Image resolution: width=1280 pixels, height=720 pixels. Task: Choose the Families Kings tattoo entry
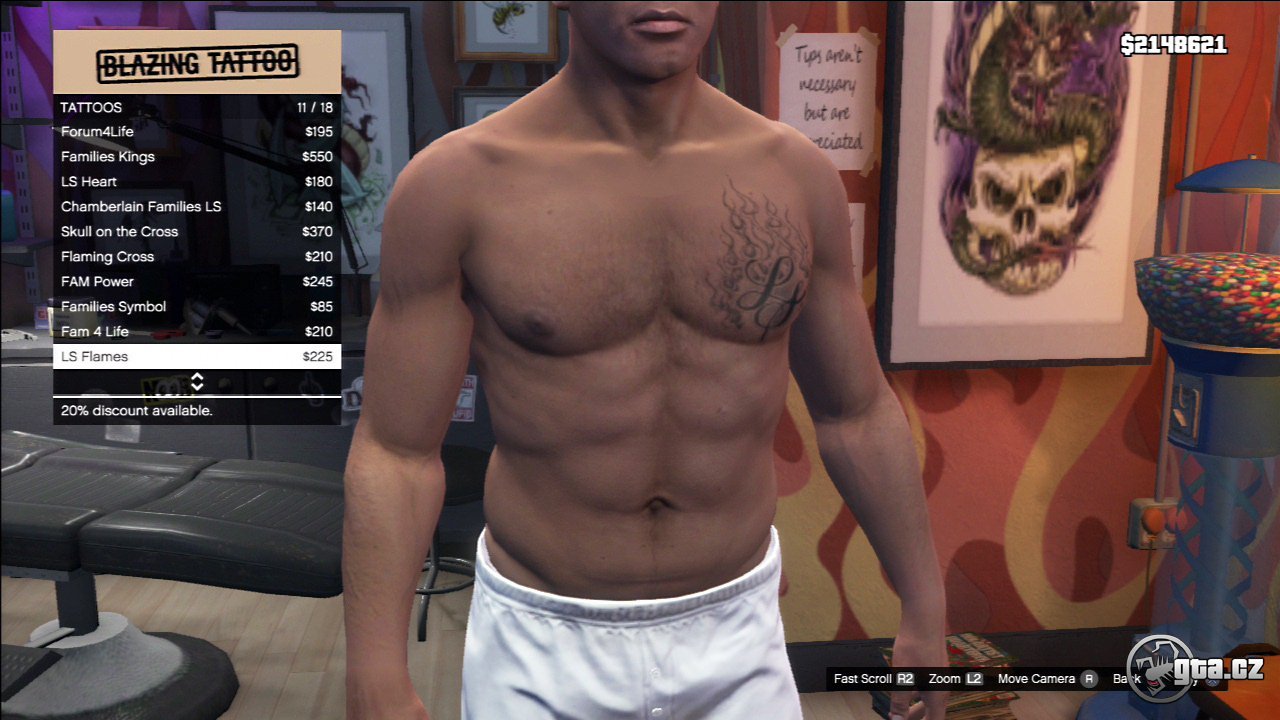pyautogui.click(x=197, y=157)
